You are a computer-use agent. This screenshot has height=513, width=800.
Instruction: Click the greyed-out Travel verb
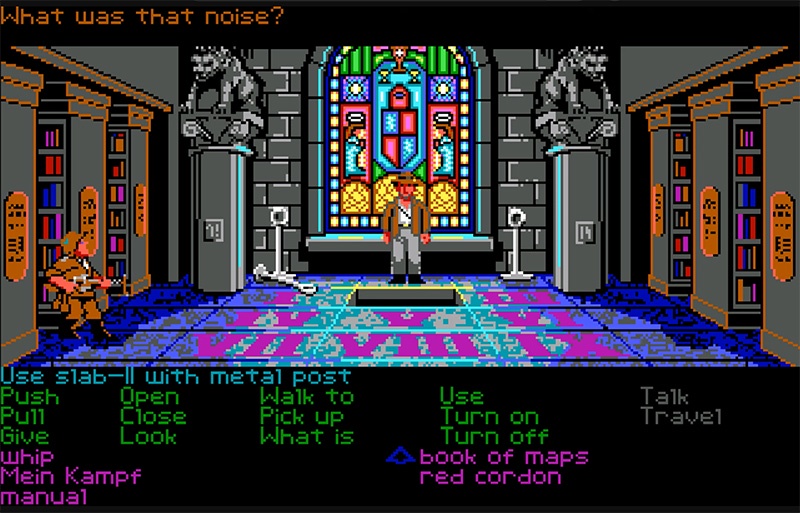[680, 417]
